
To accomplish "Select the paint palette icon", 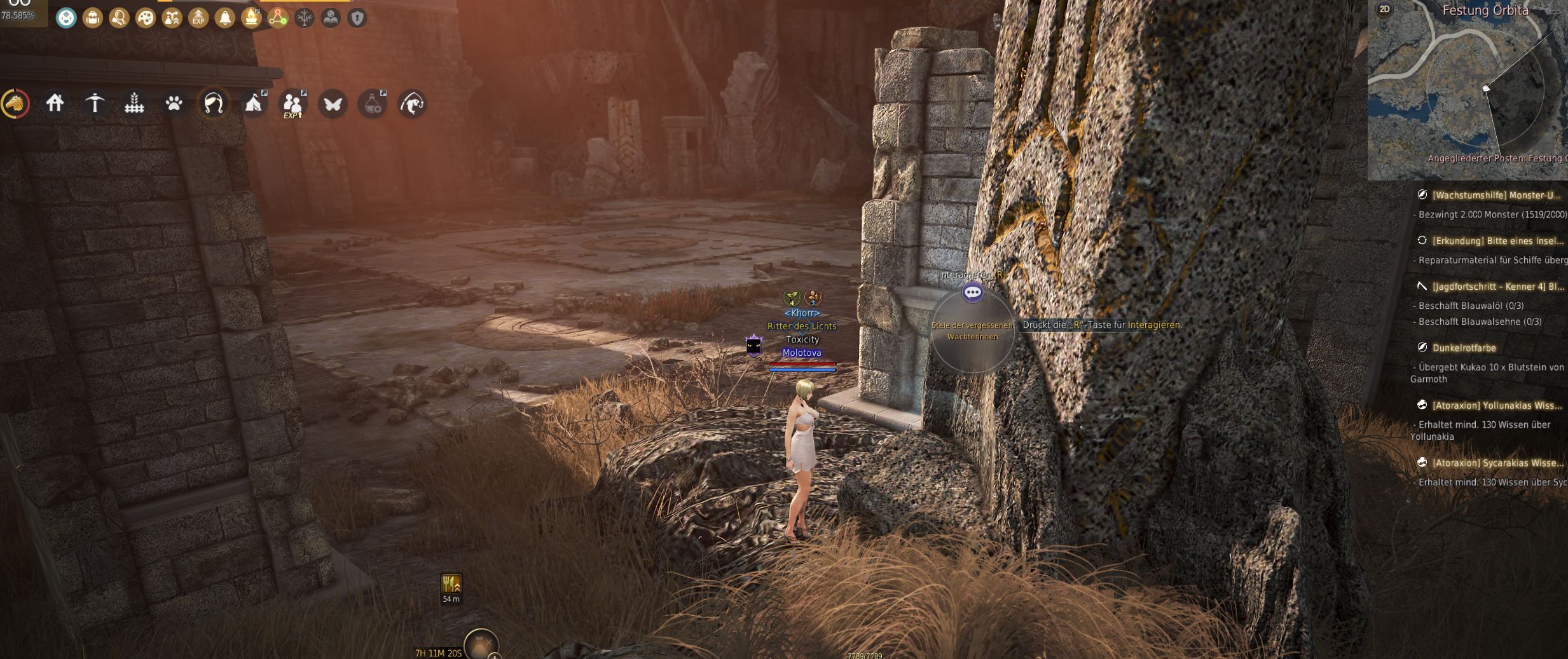I will [146, 18].
